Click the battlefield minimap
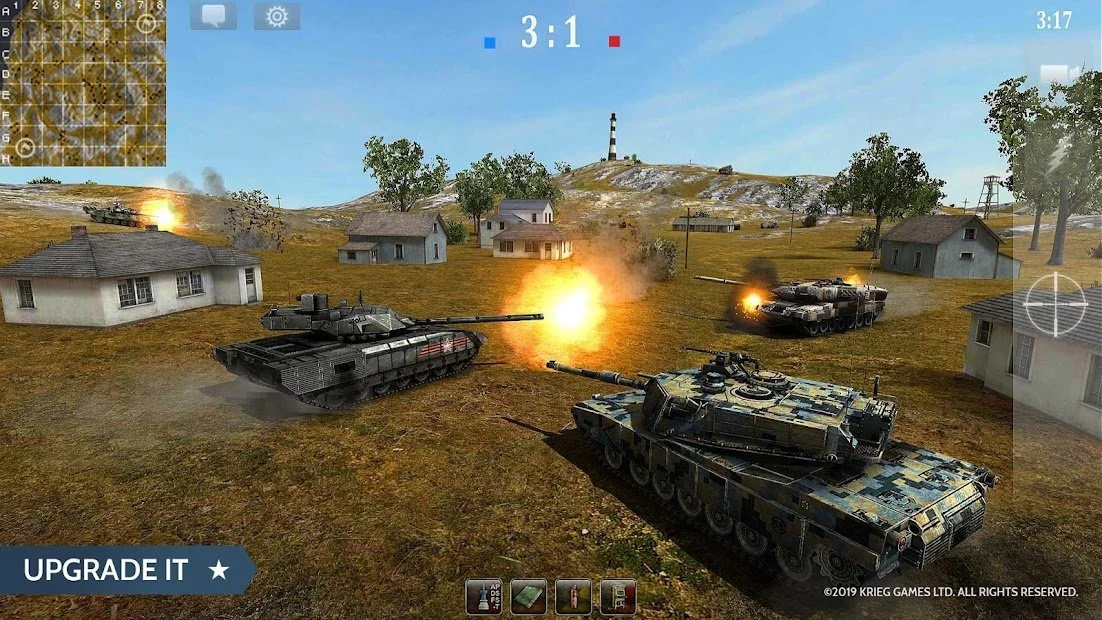This screenshot has width=1102, height=620. tap(84, 83)
